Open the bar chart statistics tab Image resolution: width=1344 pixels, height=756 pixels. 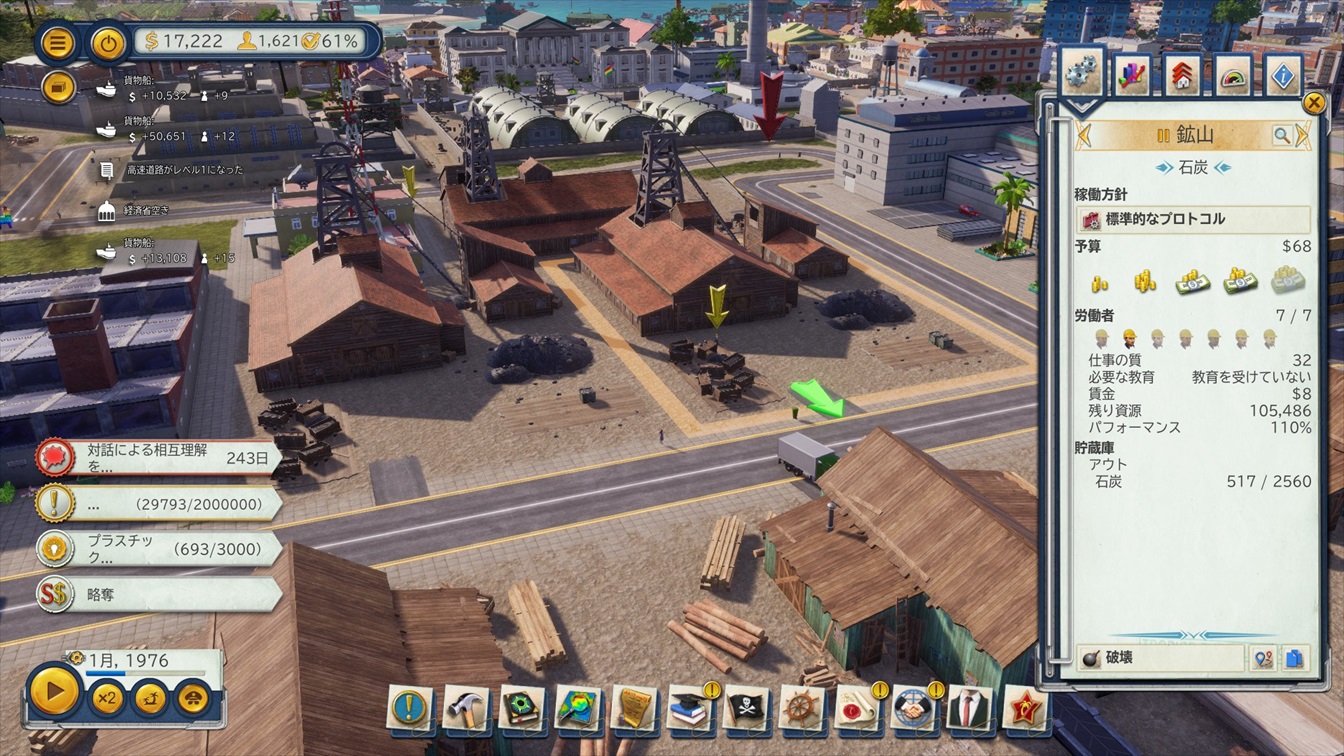tap(1133, 75)
